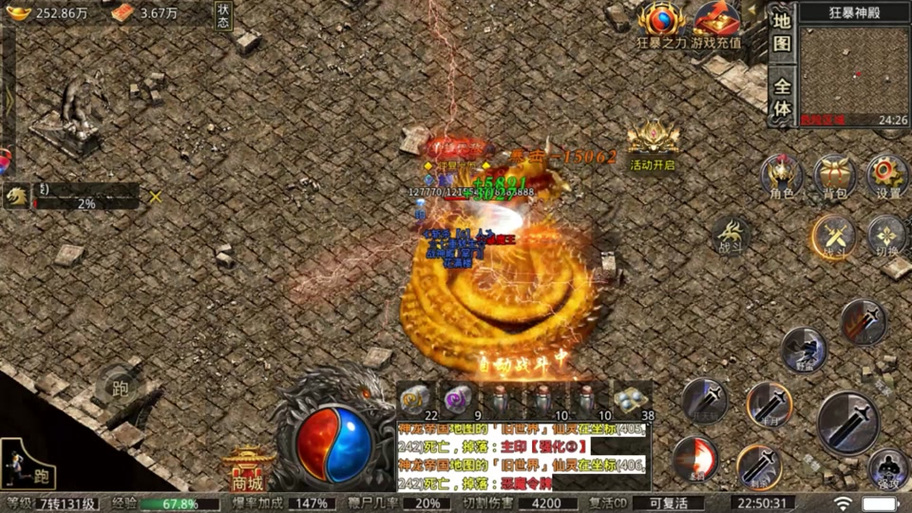
Task: Open the 背包 backpack
Action: pos(834,177)
